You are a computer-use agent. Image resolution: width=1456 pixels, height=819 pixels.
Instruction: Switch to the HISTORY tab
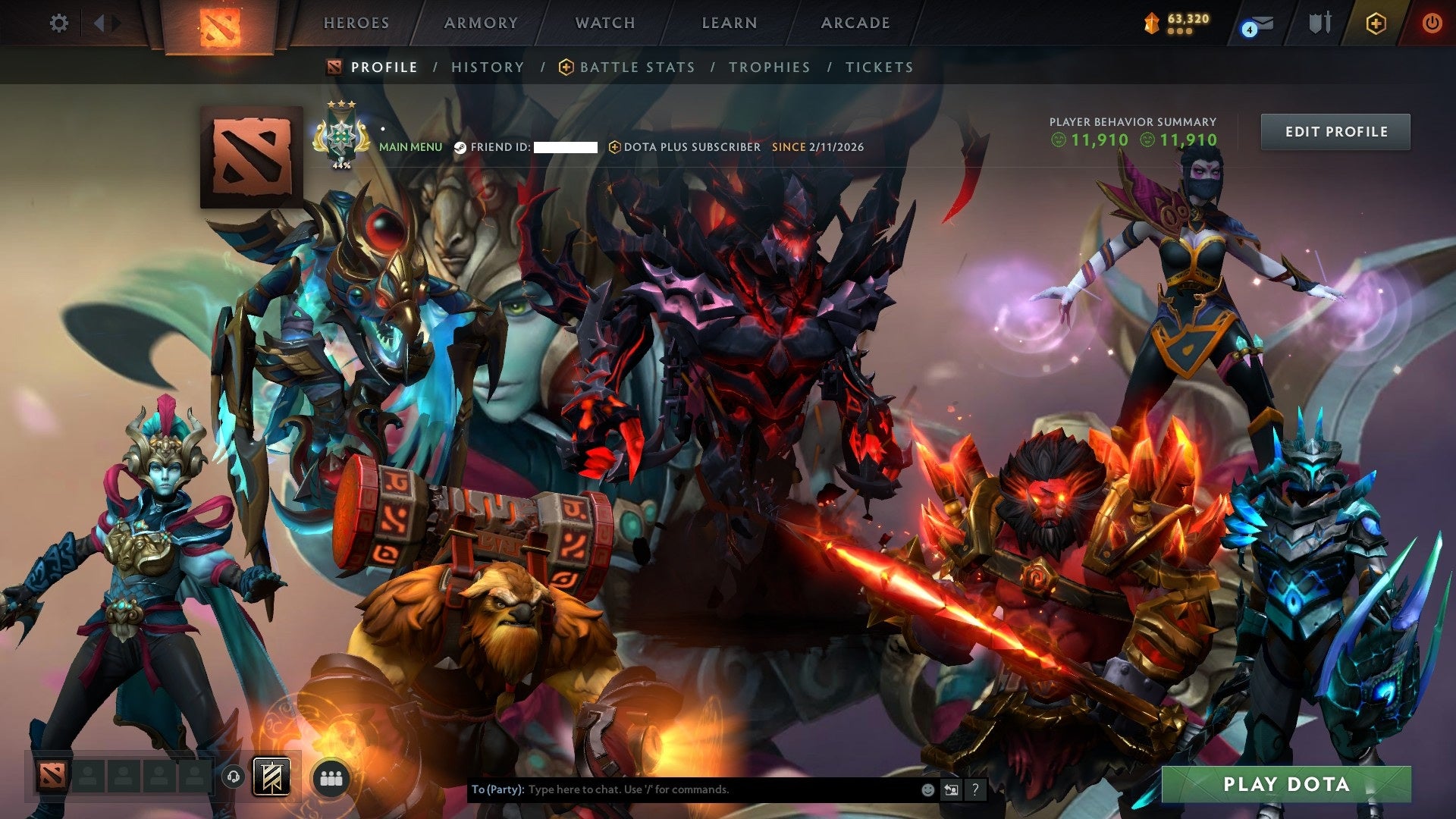pyautogui.click(x=488, y=67)
